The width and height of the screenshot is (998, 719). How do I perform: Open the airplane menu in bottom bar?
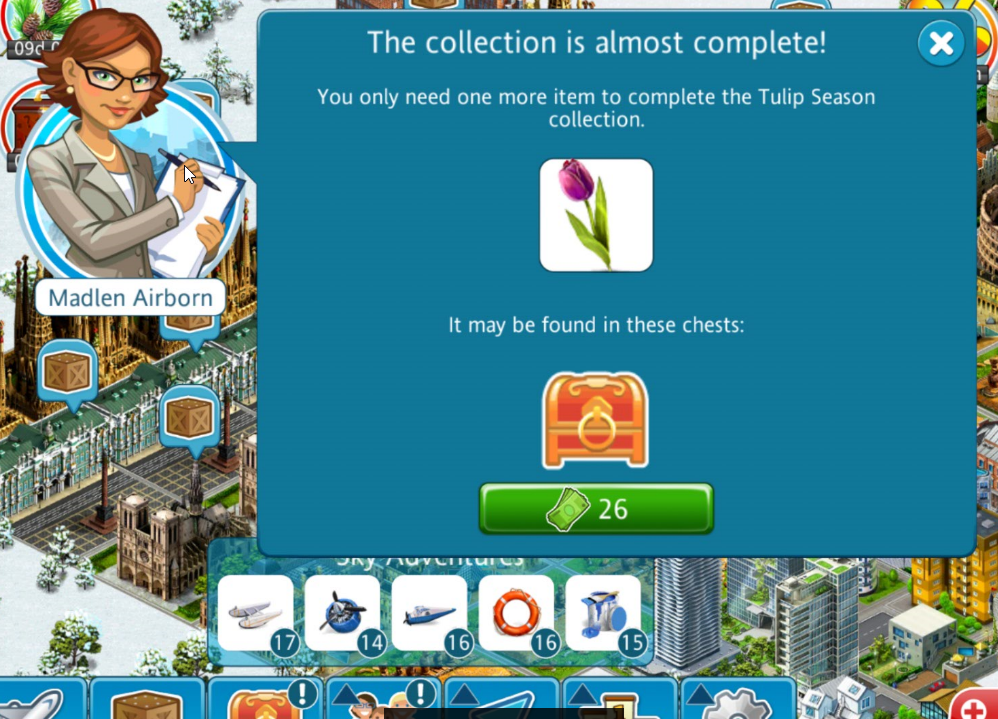[35, 702]
